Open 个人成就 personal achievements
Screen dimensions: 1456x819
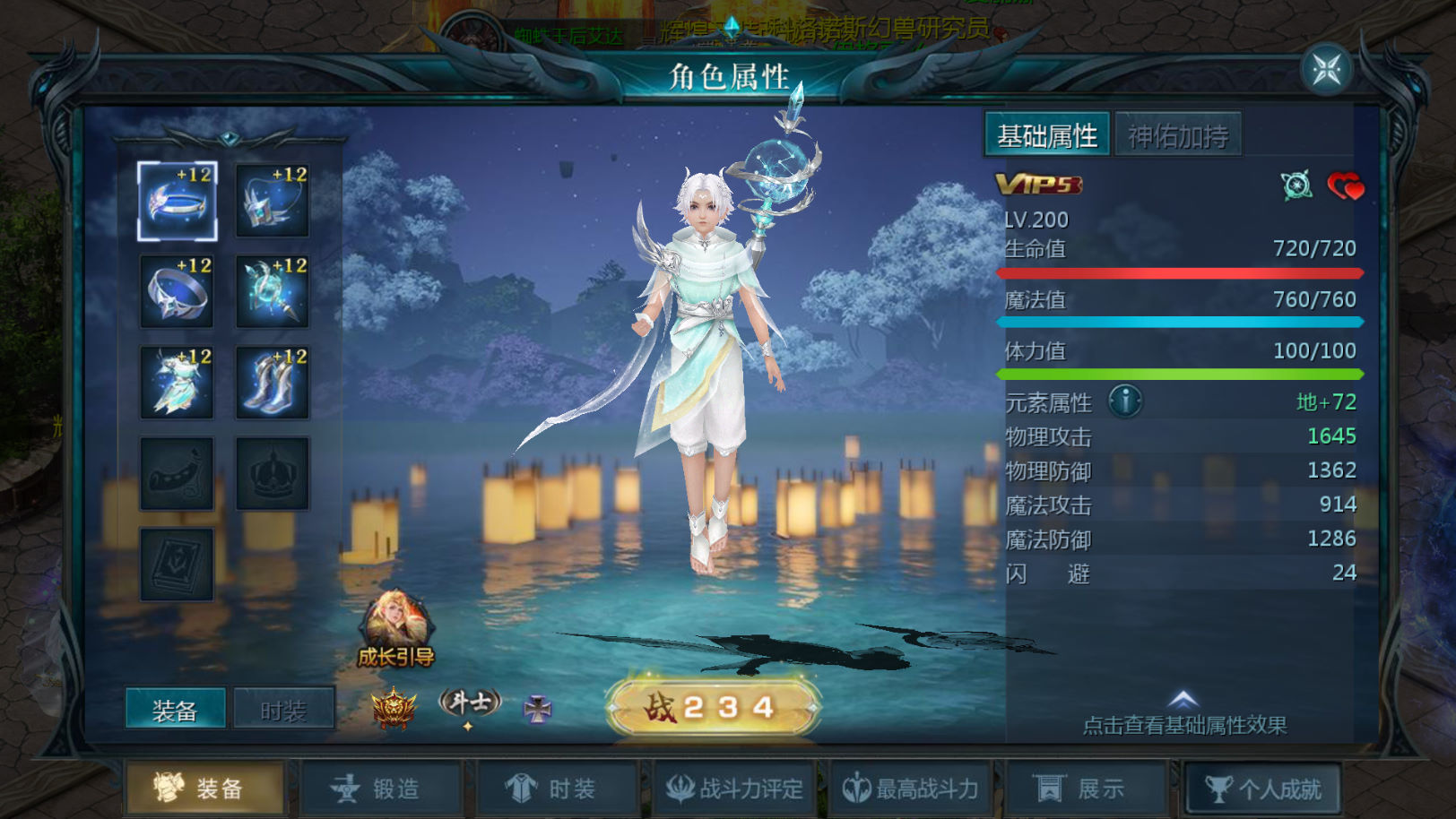[x=1263, y=789]
